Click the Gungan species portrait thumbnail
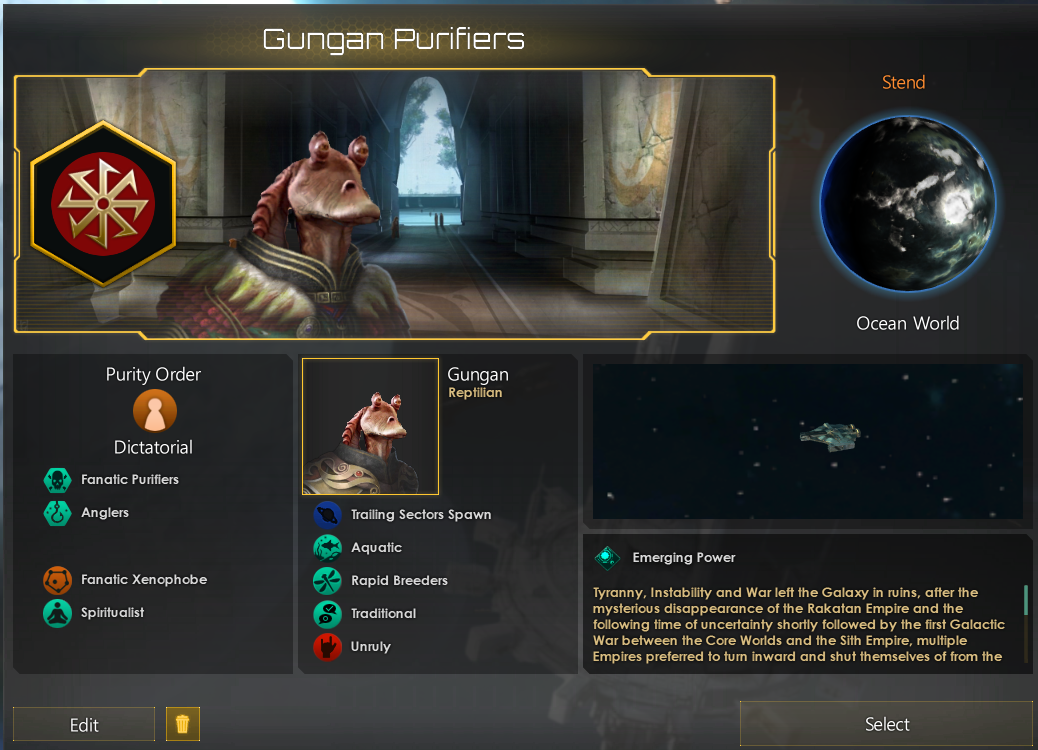Screen dimensions: 1038x750 pyautogui.click(x=370, y=427)
